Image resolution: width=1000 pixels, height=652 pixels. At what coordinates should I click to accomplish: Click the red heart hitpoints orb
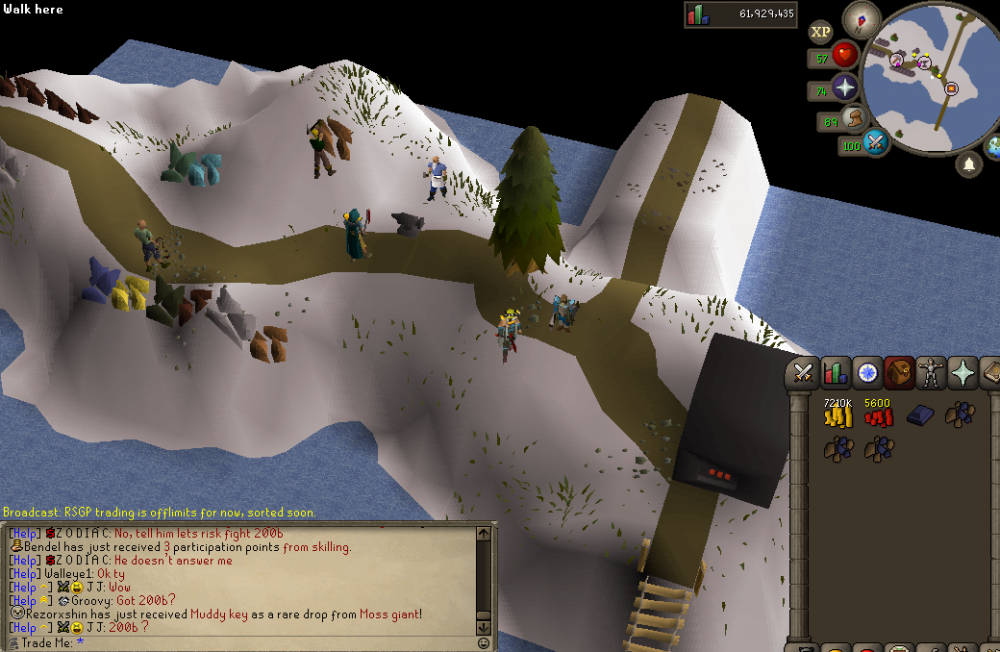coord(846,55)
